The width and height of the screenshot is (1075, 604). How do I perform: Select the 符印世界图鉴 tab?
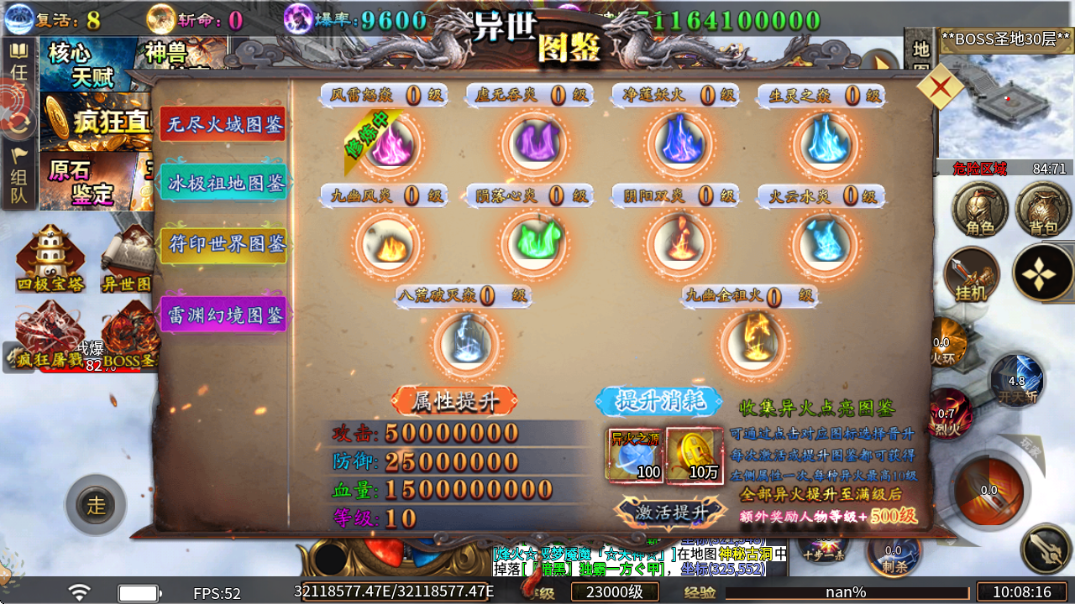point(223,244)
